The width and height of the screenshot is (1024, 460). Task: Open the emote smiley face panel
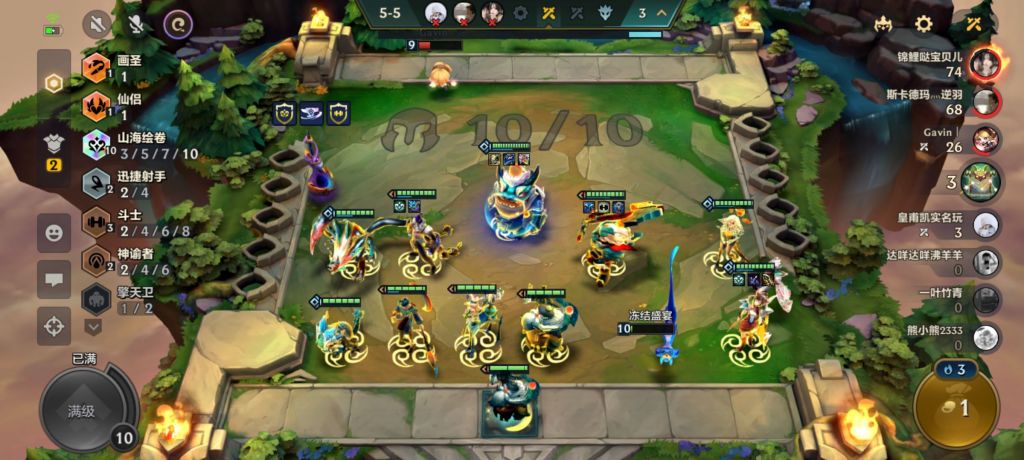(x=53, y=233)
